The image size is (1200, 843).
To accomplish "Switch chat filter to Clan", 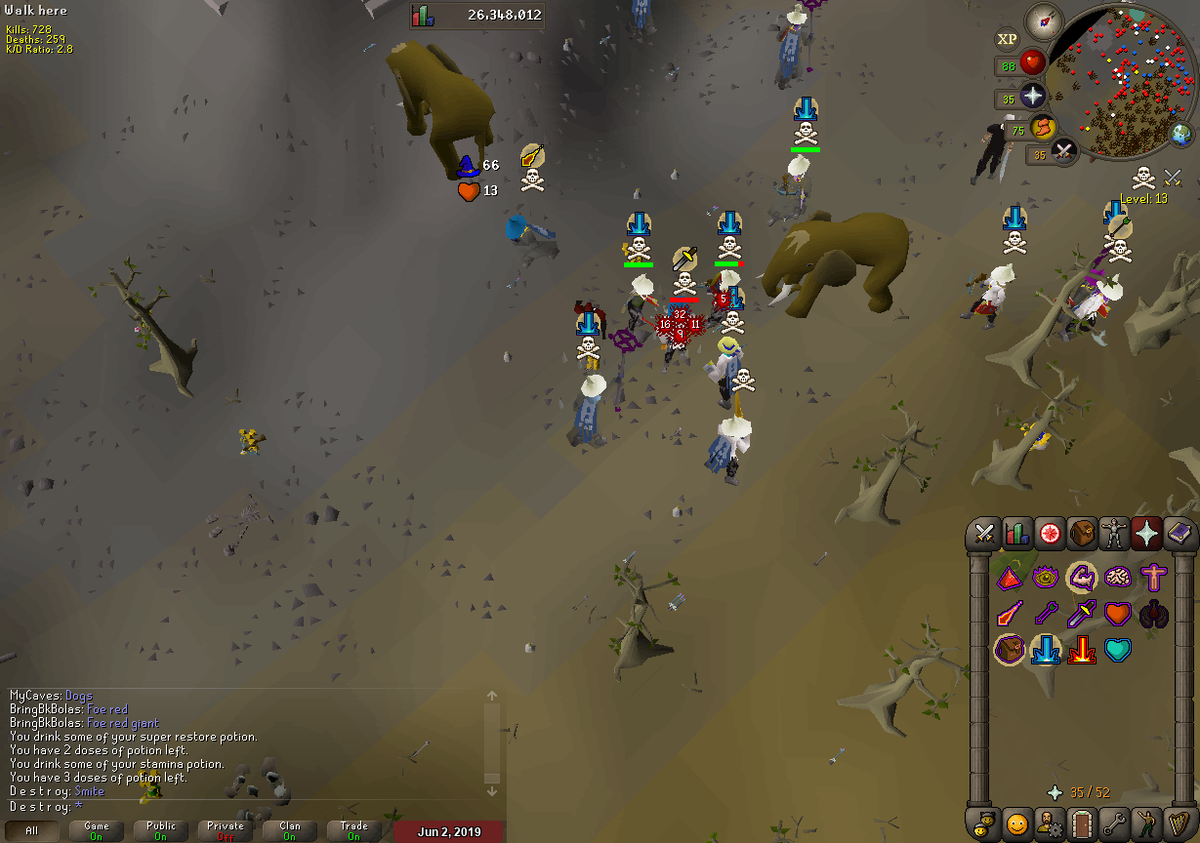I will pos(290,831).
